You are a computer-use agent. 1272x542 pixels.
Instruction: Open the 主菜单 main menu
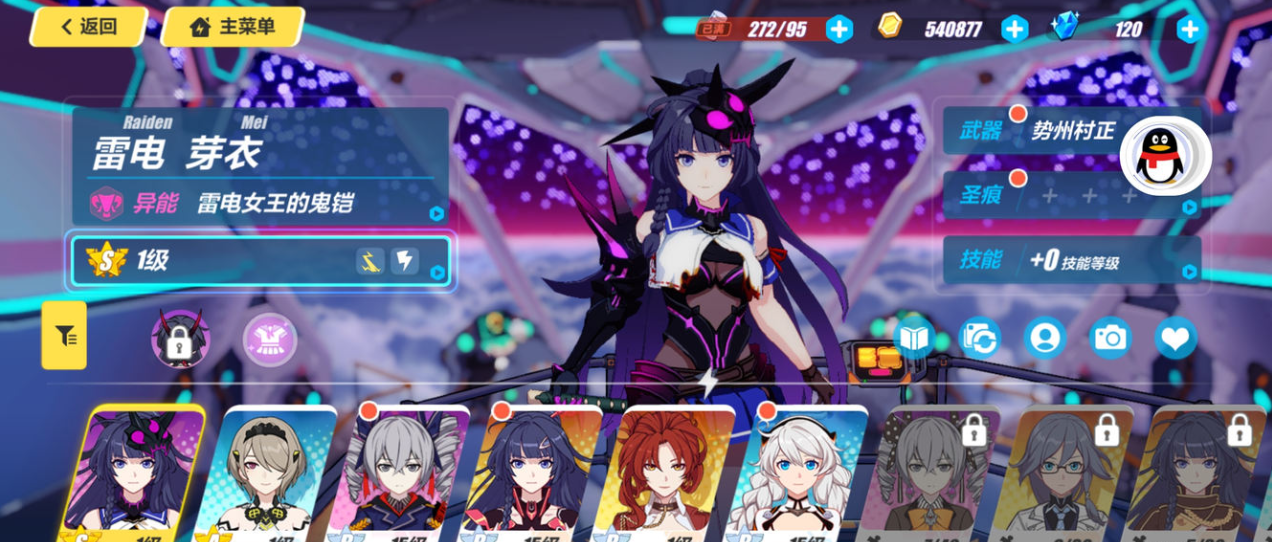click(x=232, y=27)
